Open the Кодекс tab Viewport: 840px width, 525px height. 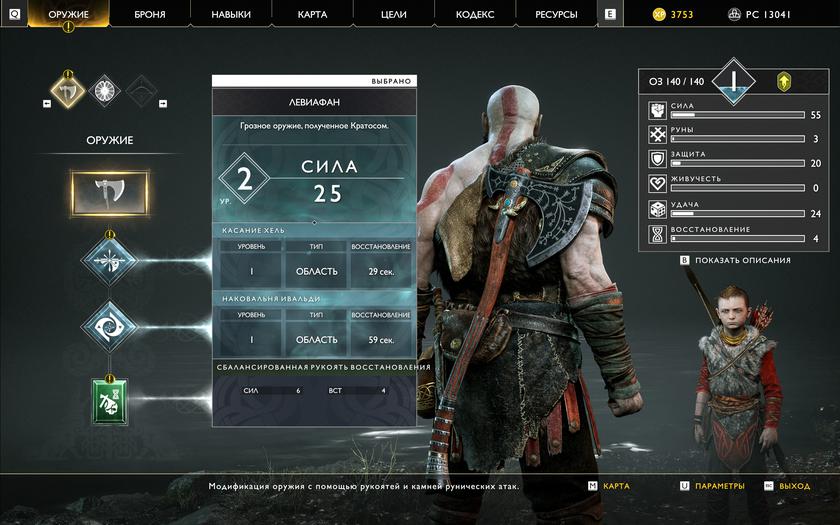[x=474, y=14]
